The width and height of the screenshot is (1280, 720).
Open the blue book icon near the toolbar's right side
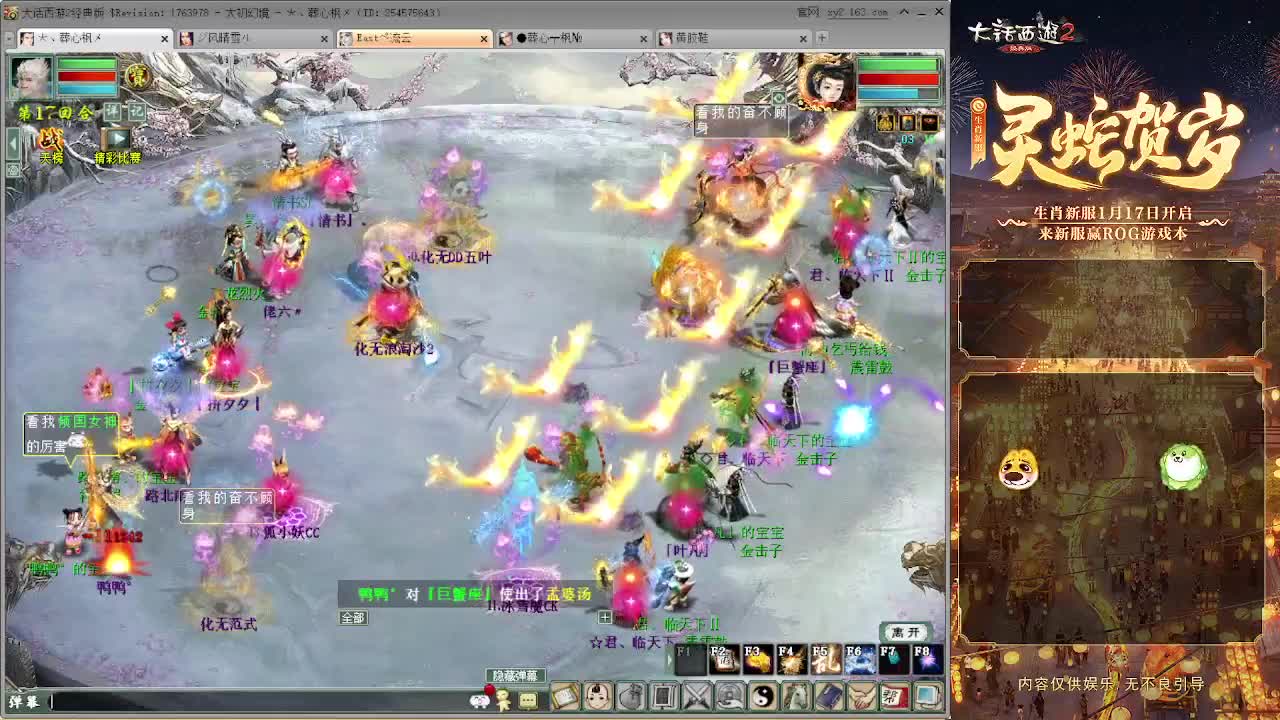[x=829, y=696]
